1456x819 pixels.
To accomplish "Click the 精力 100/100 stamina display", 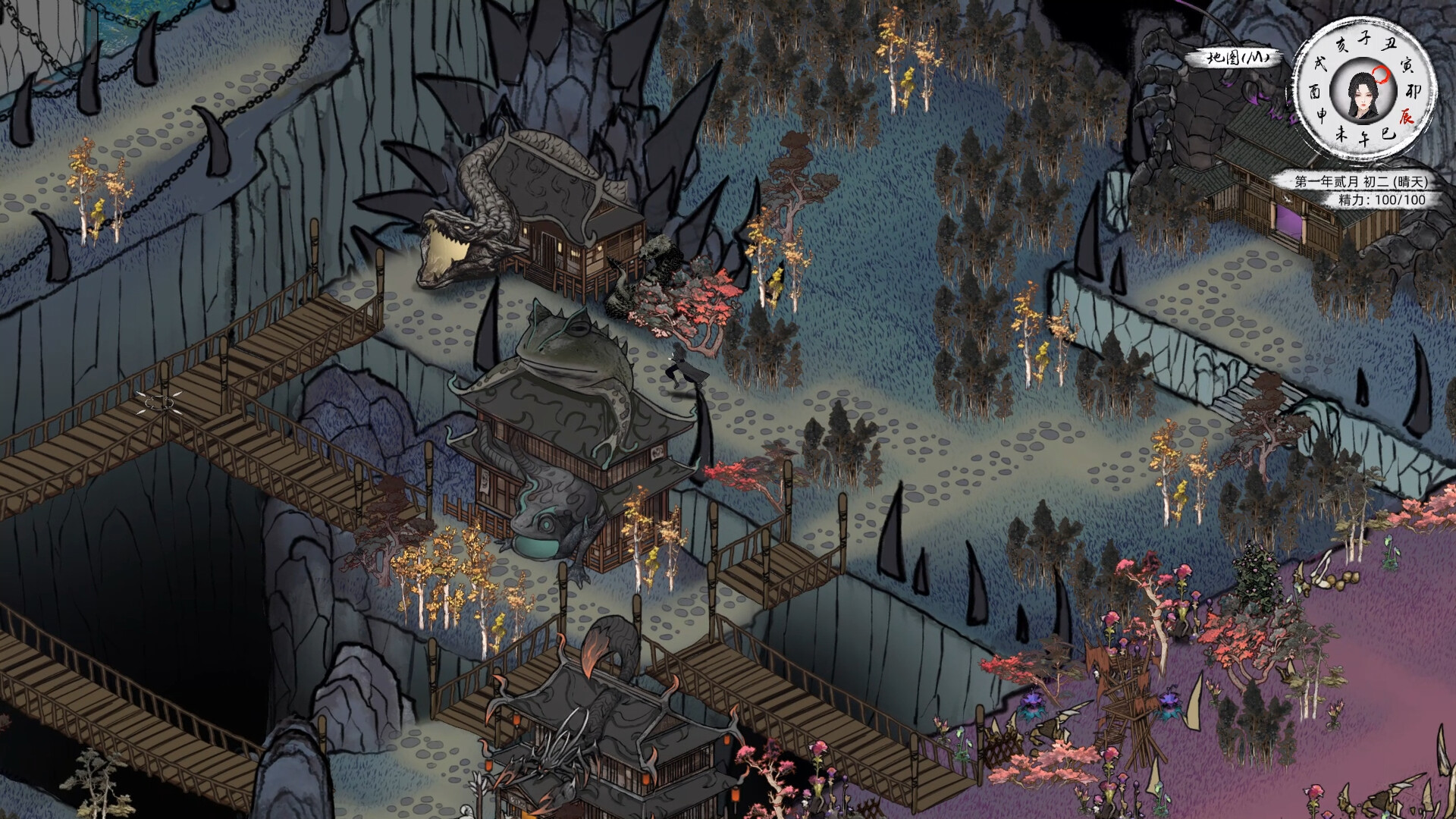I will pyautogui.click(x=1380, y=198).
